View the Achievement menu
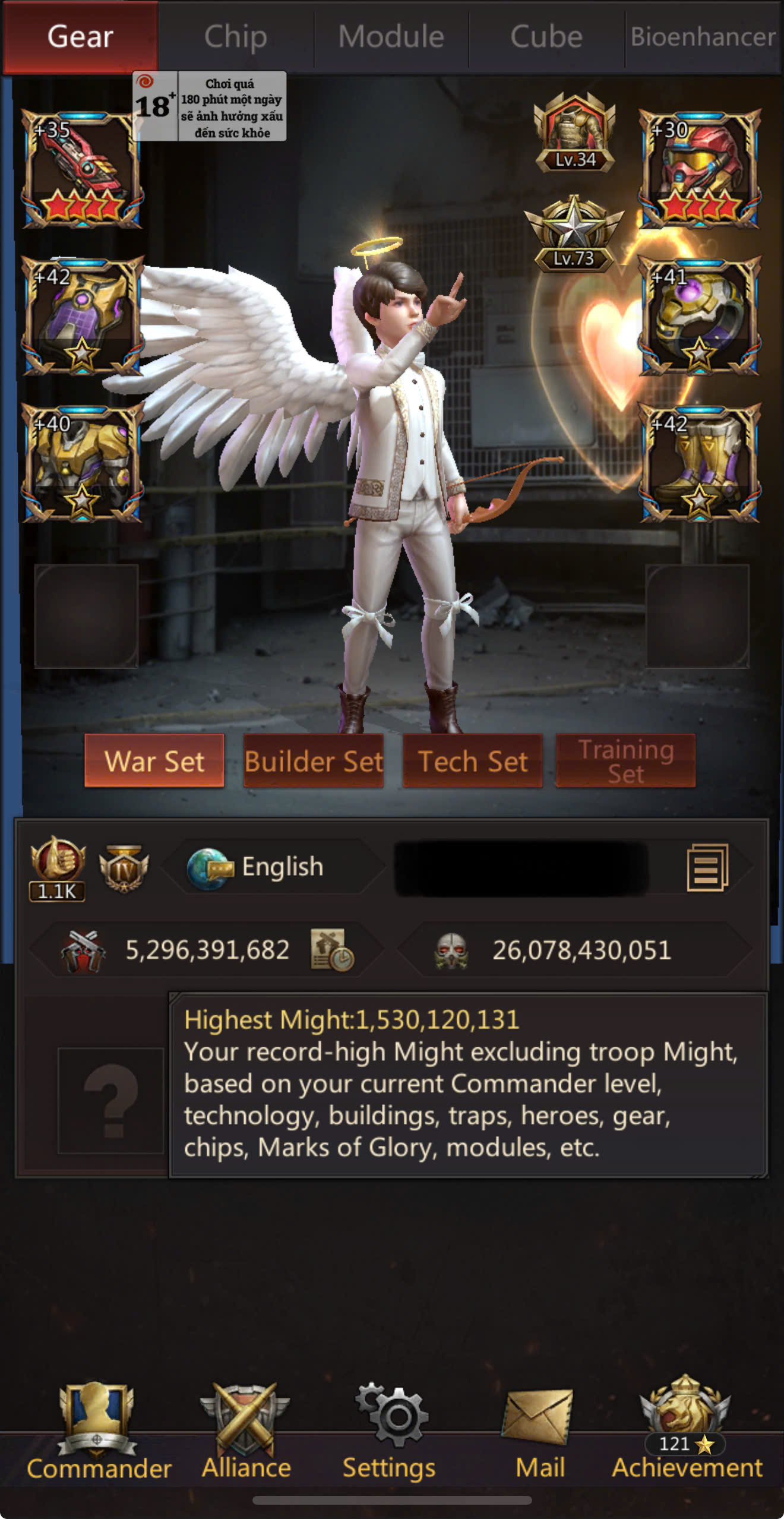This screenshot has height=1519, width=784. tap(687, 1433)
